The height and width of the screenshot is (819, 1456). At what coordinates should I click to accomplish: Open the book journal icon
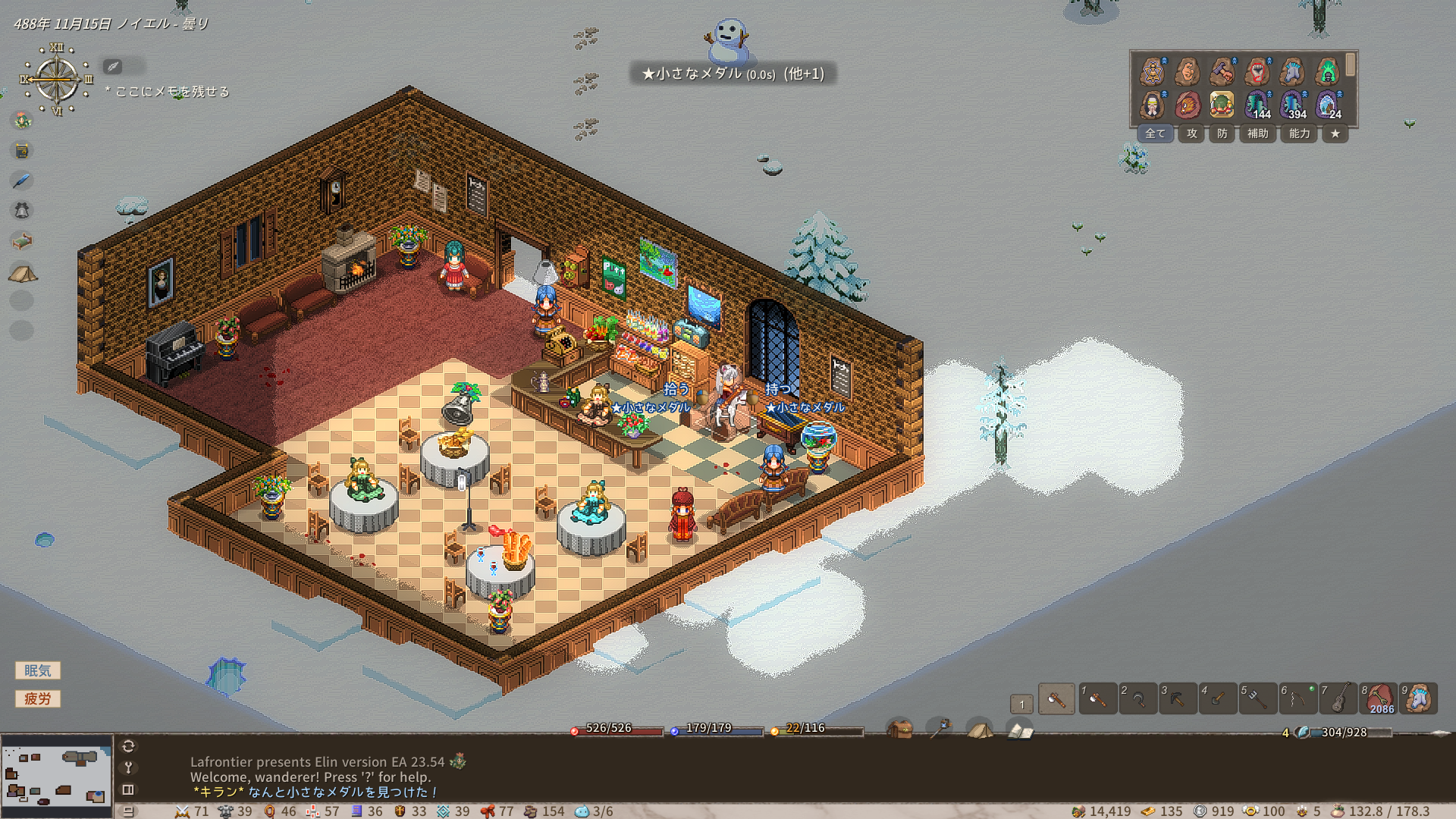(x=1020, y=730)
